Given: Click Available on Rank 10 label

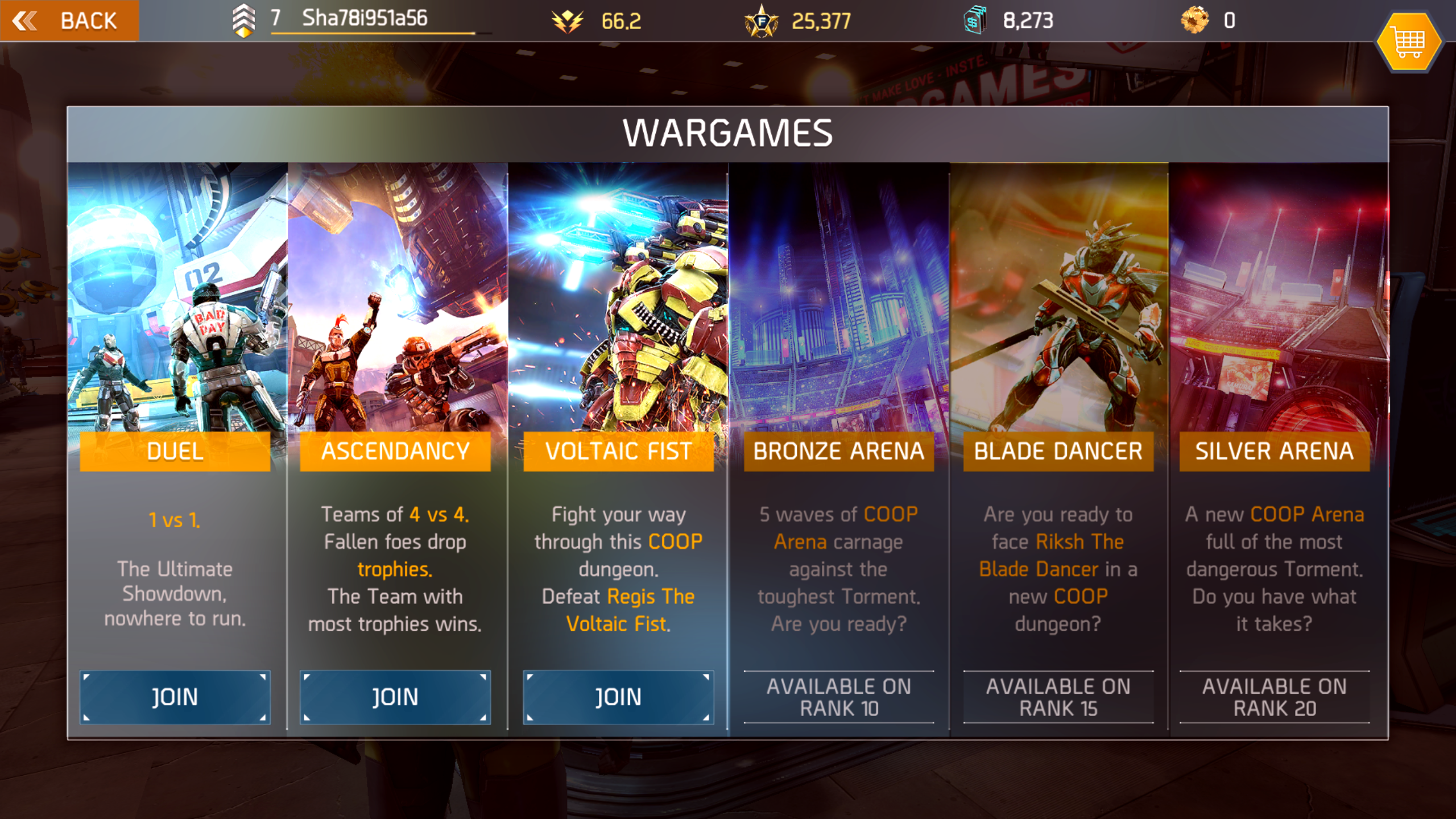Looking at the screenshot, I should [x=838, y=698].
